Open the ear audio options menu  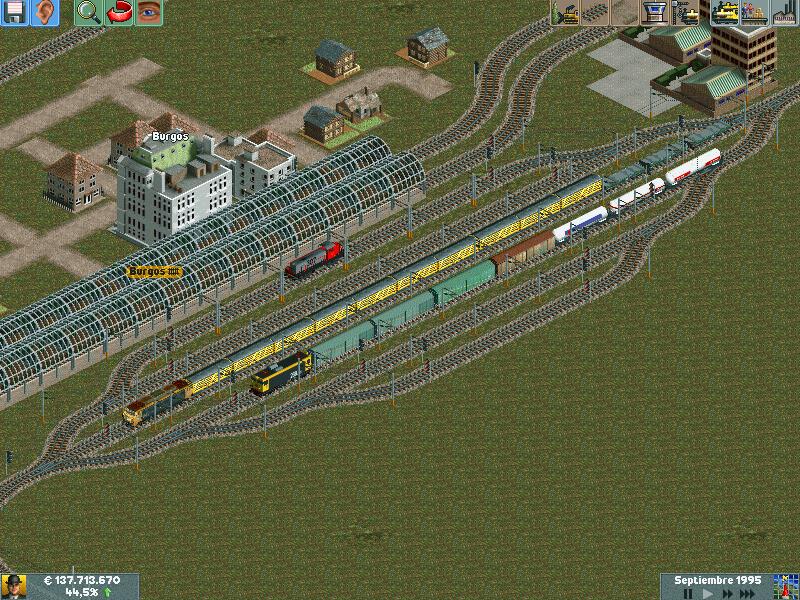coord(44,13)
